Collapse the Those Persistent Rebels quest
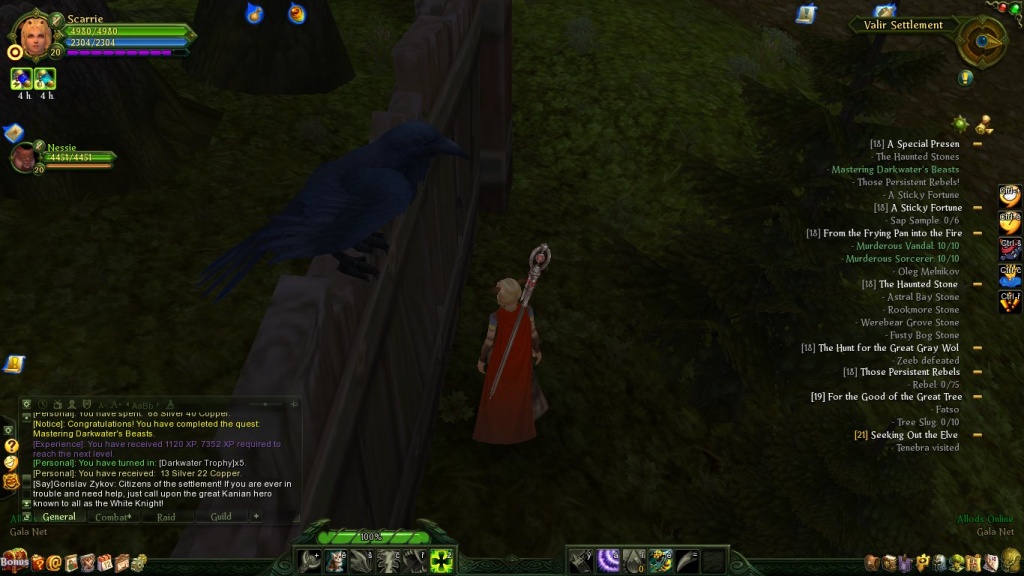The height and width of the screenshot is (576, 1024). coord(977,372)
